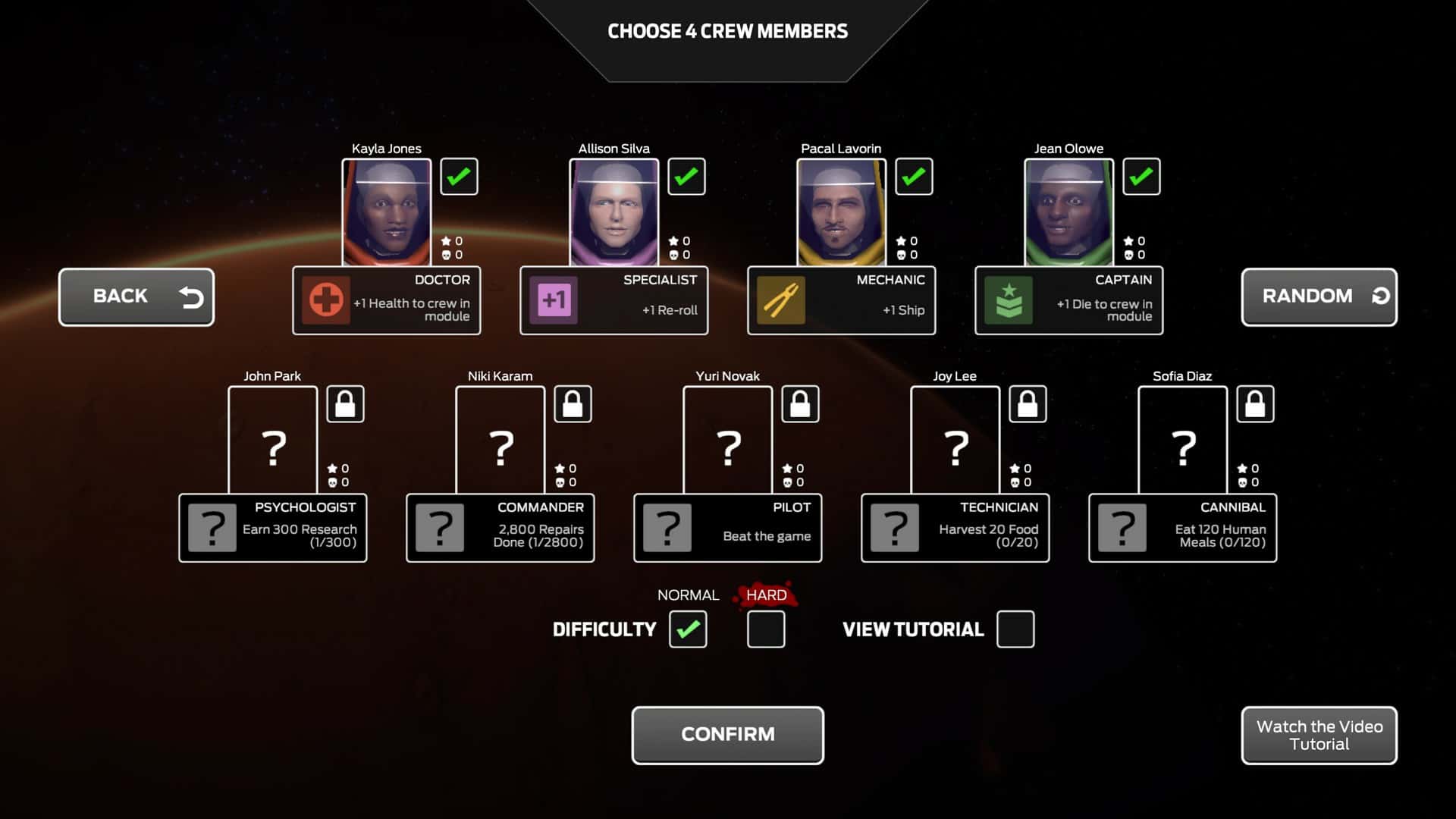Image resolution: width=1456 pixels, height=819 pixels.
Task: View Joy Lee's Technician unlock requirement
Action: click(x=955, y=528)
